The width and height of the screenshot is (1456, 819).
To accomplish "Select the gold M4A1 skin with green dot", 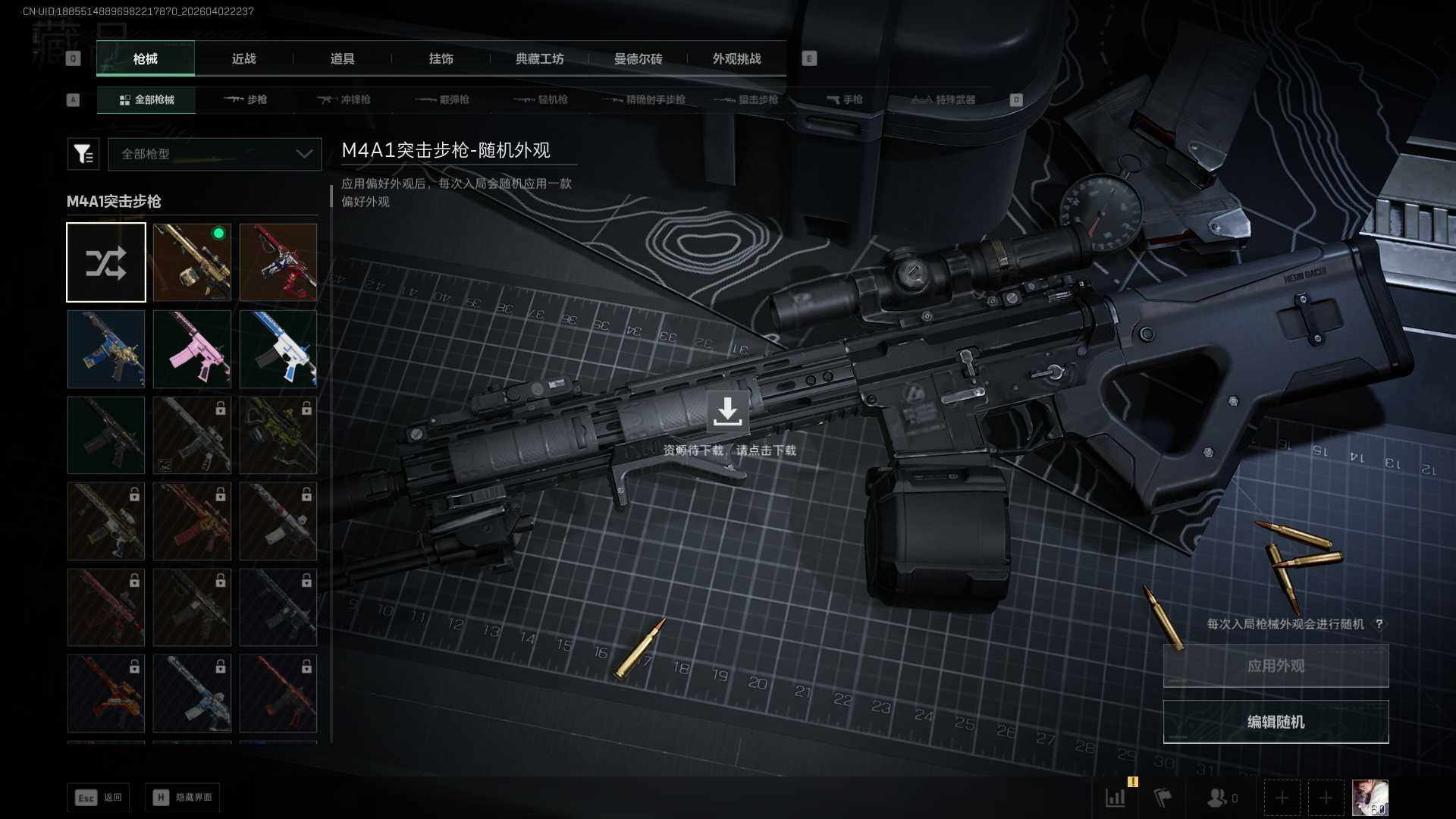I will pyautogui.click(x=192, y=262).
